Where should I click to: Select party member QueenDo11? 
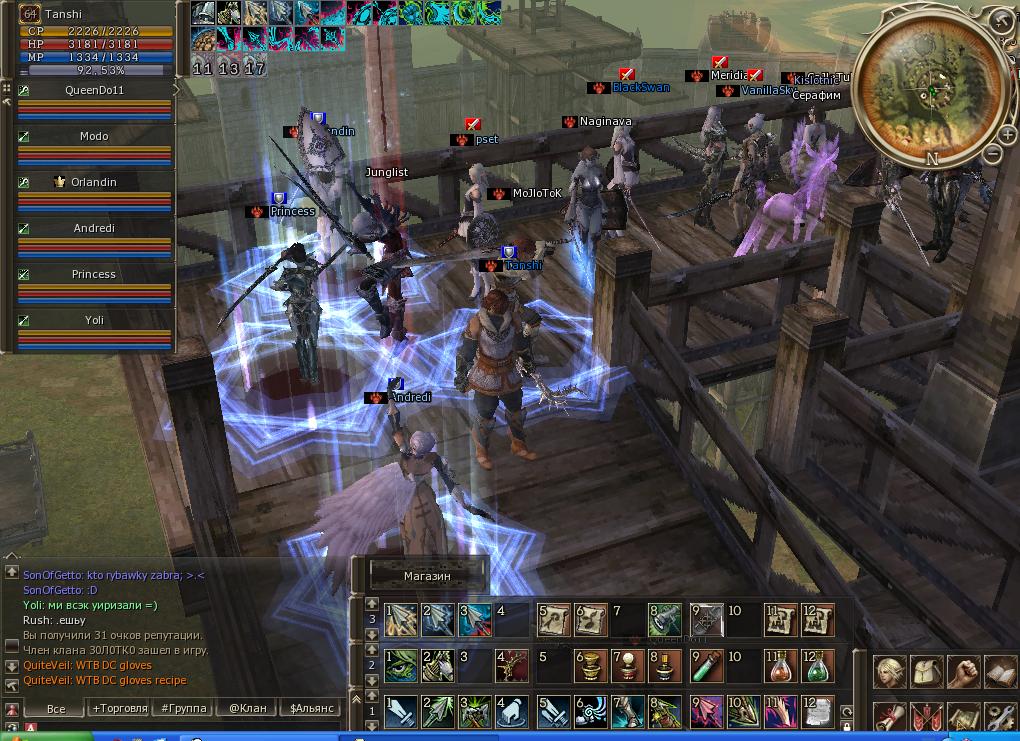(x=94, y=90)
